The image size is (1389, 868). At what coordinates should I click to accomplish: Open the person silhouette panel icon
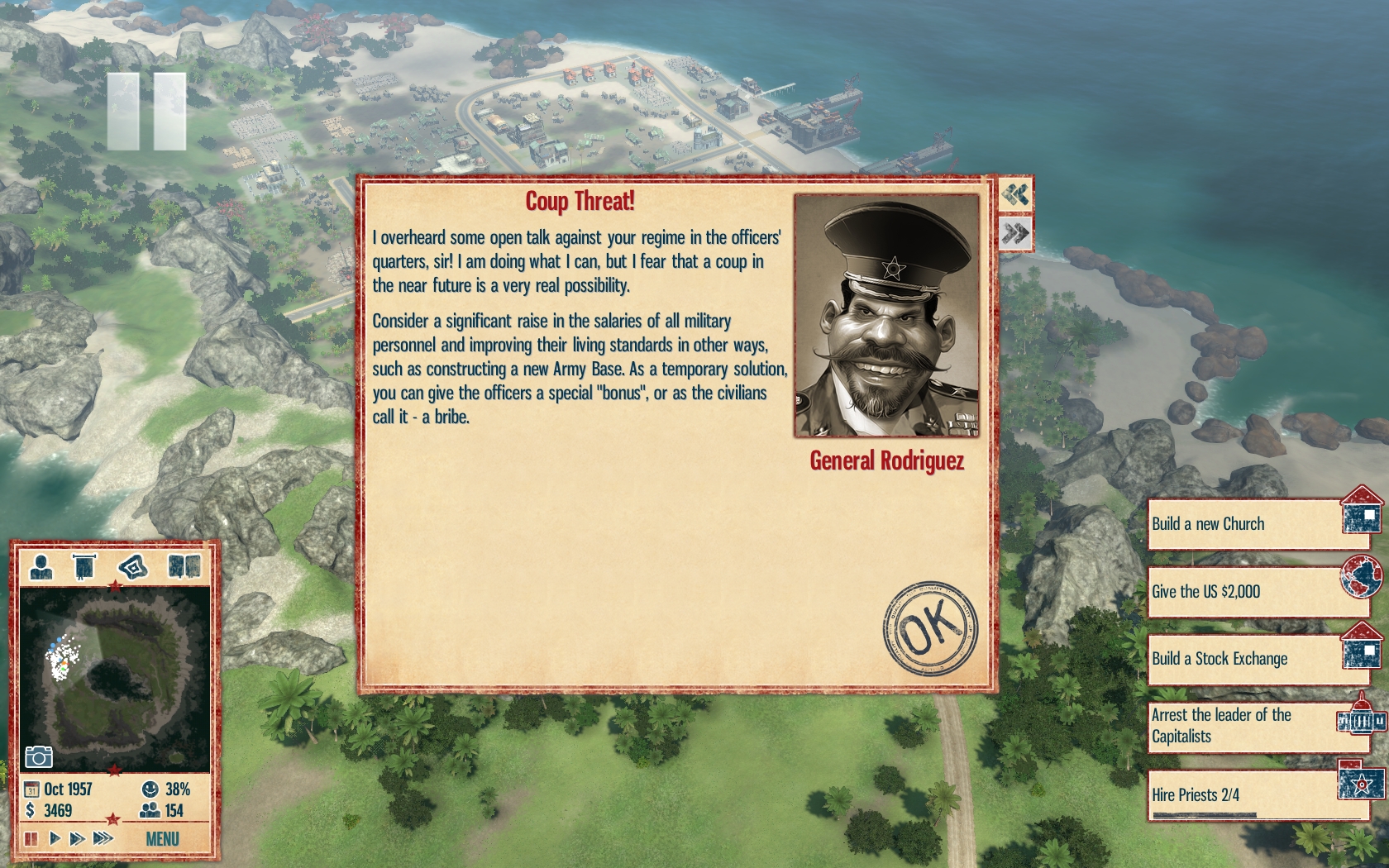41,567
